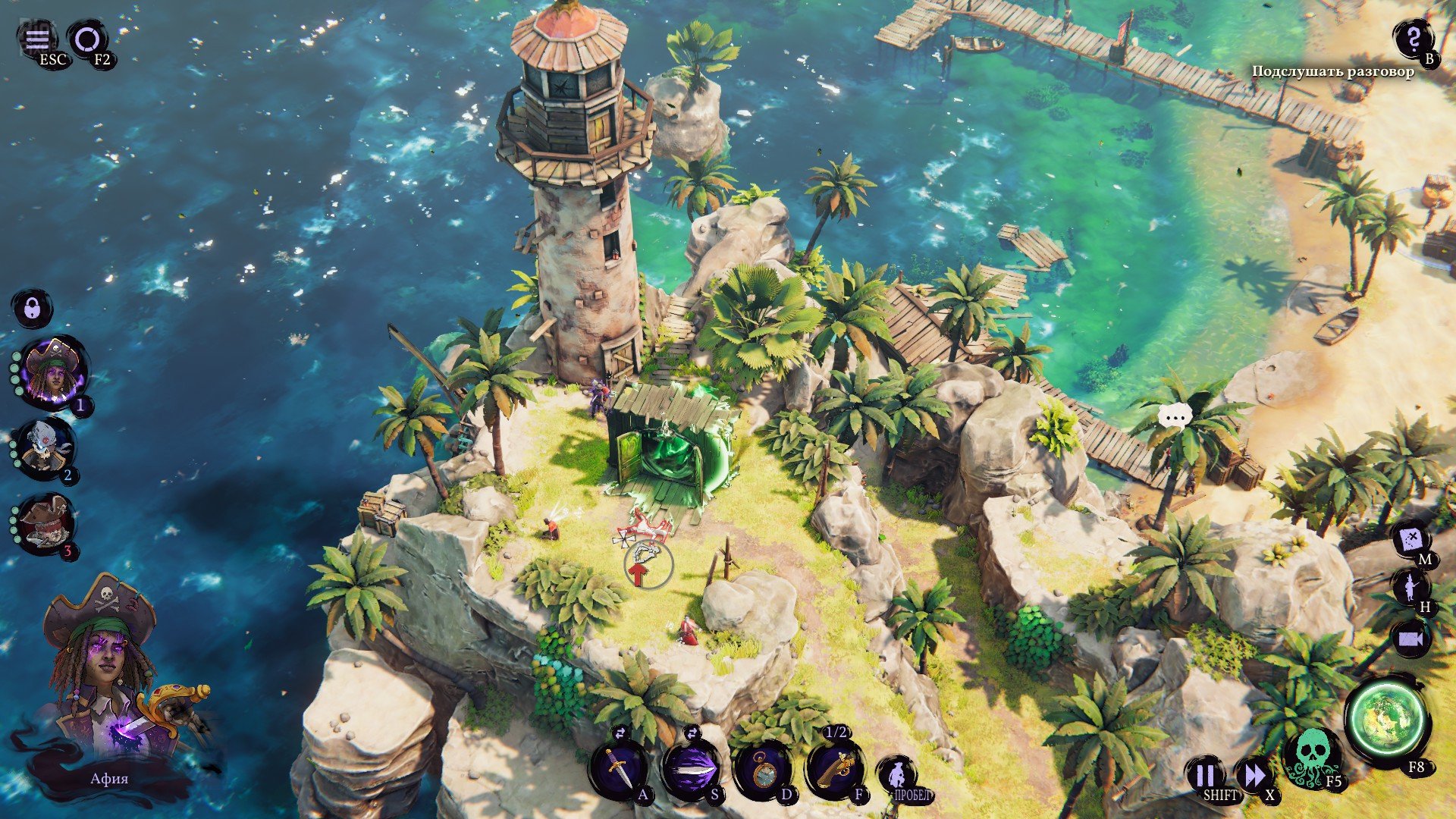The image size is (1456, 819).
Task: Select Afia's small portrait numbered 1
Action: (55, 372)
